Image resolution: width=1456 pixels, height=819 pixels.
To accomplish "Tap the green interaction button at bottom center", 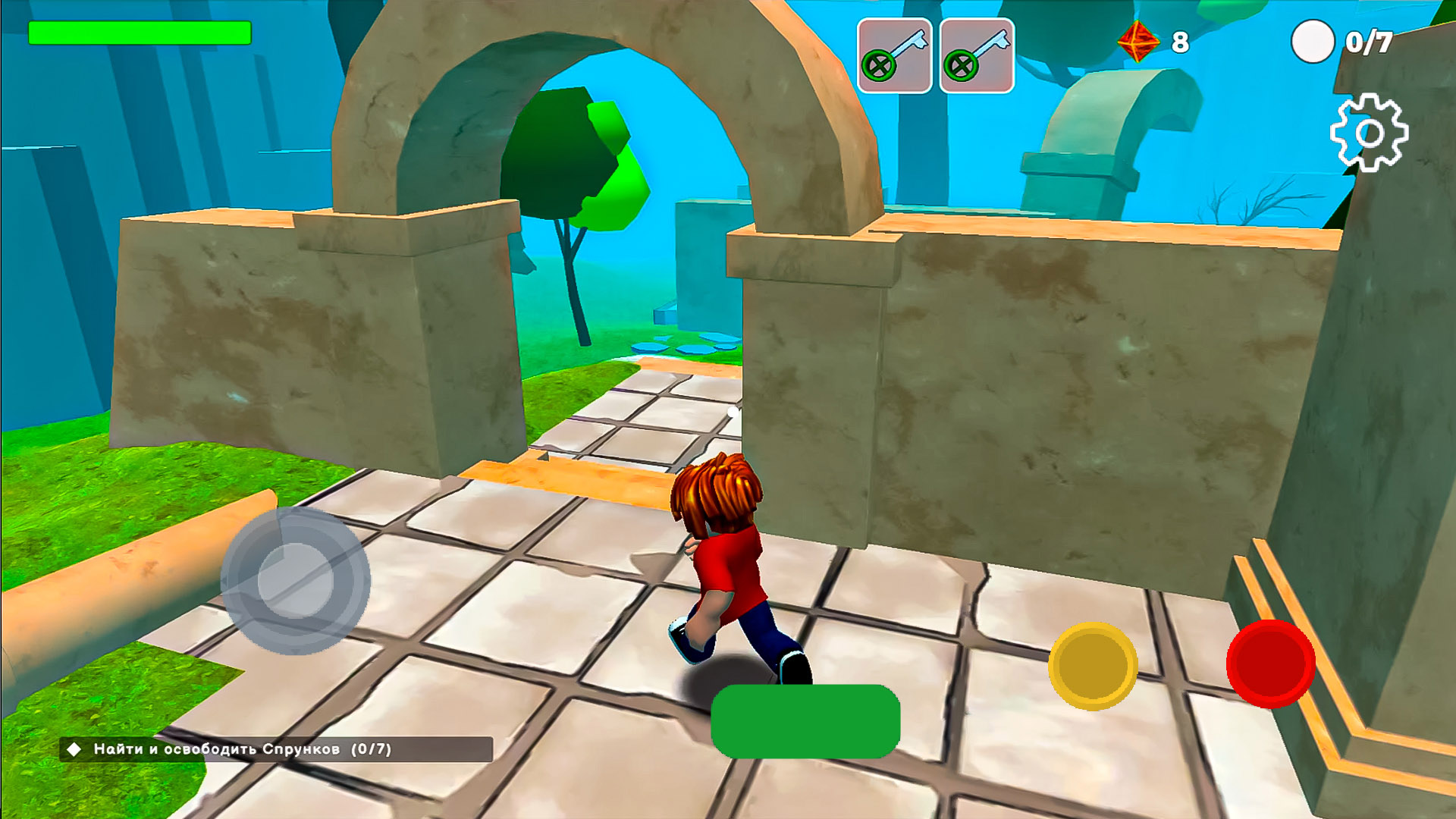I will [805, 723].
